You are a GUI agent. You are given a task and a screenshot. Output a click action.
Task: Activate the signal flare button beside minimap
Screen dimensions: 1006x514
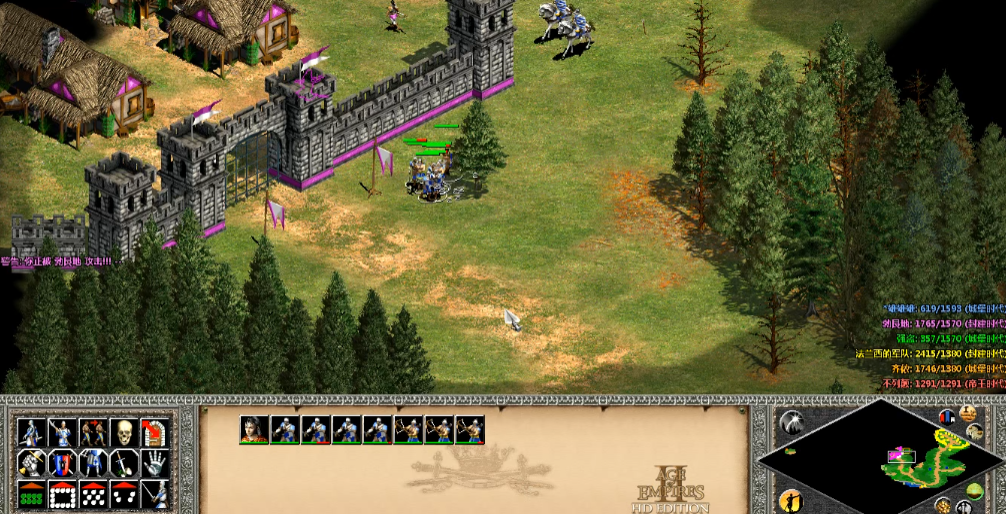(790, 423)
